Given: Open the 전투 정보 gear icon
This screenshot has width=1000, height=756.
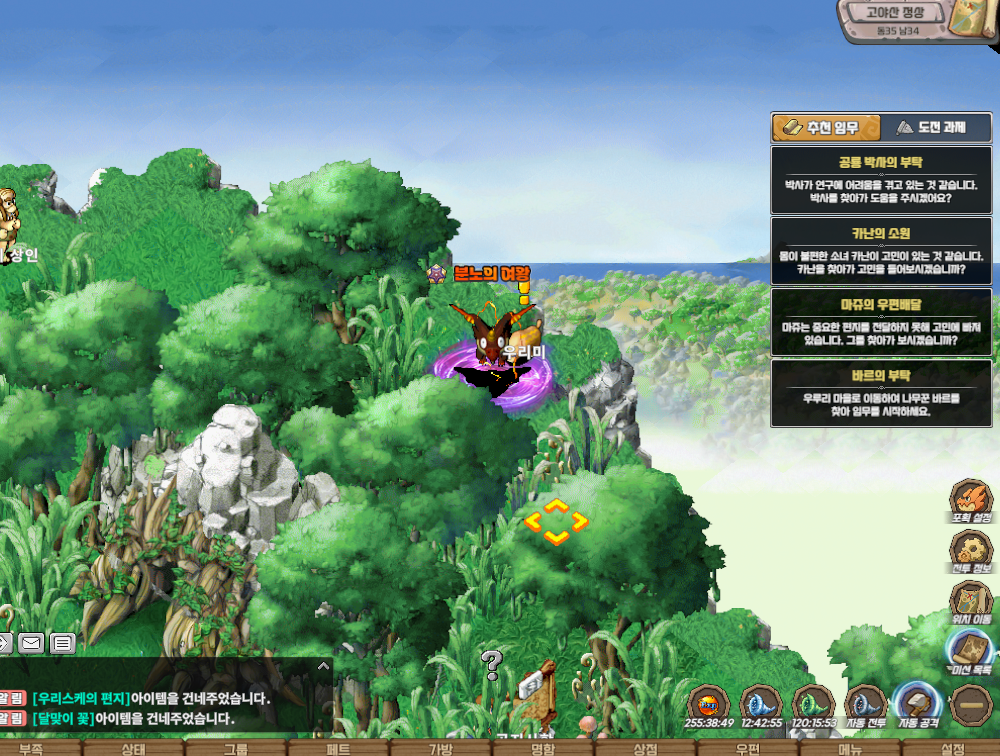Looking at the screenshot, I should tap(970, 549).
